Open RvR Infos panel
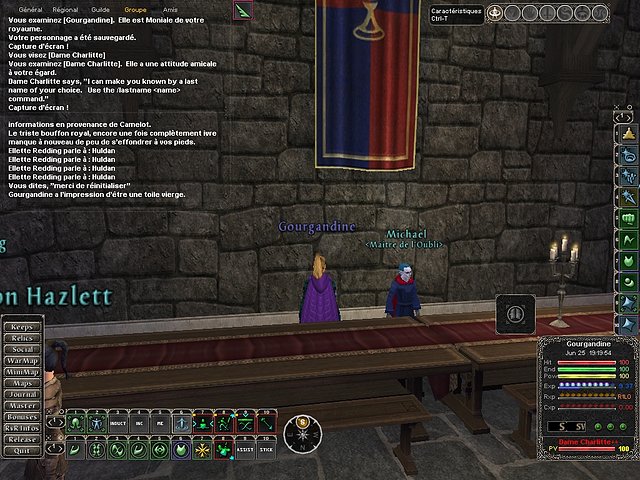This screenshot has height=480, width=640. pos(22,427)
